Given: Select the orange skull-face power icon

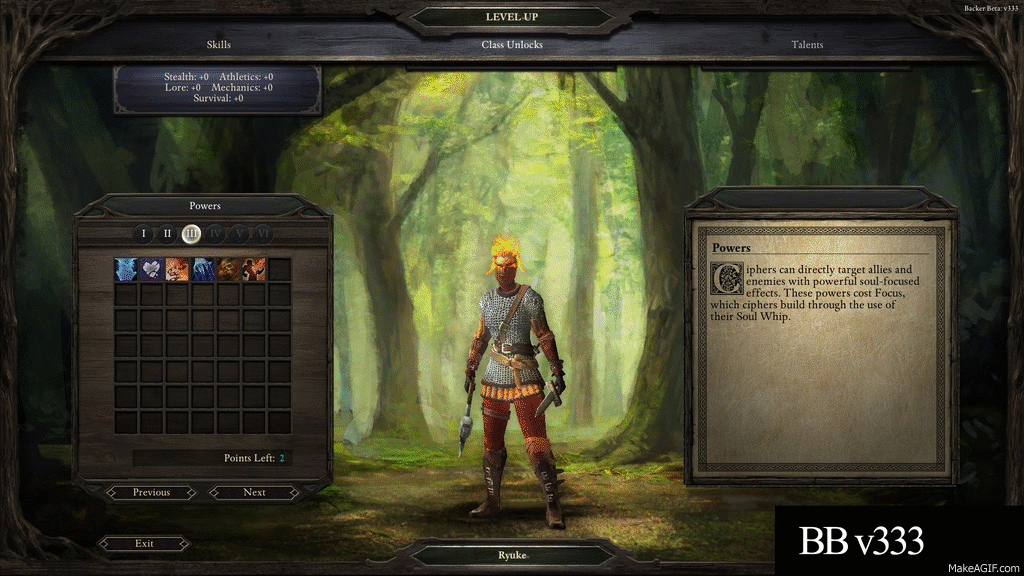Looking at the screenshot, I should pyautogui.click(x=178, y=269).
